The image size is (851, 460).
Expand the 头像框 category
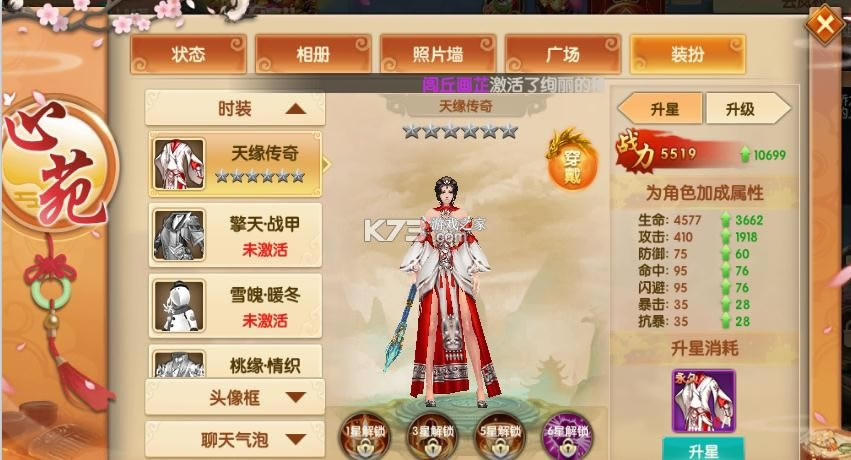(236, 397)
